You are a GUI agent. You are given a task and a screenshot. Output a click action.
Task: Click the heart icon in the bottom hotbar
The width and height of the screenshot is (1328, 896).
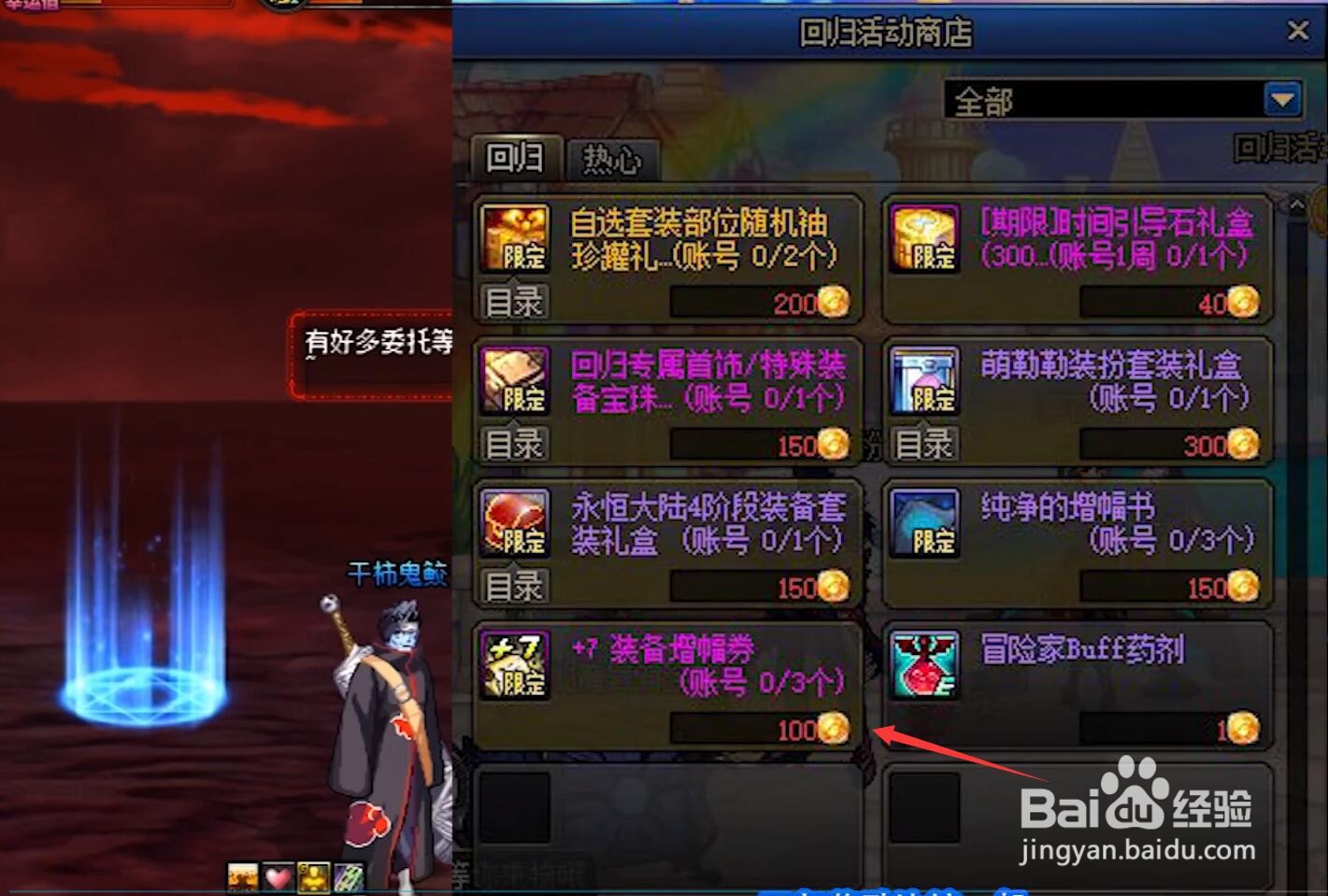pos(276,875)
